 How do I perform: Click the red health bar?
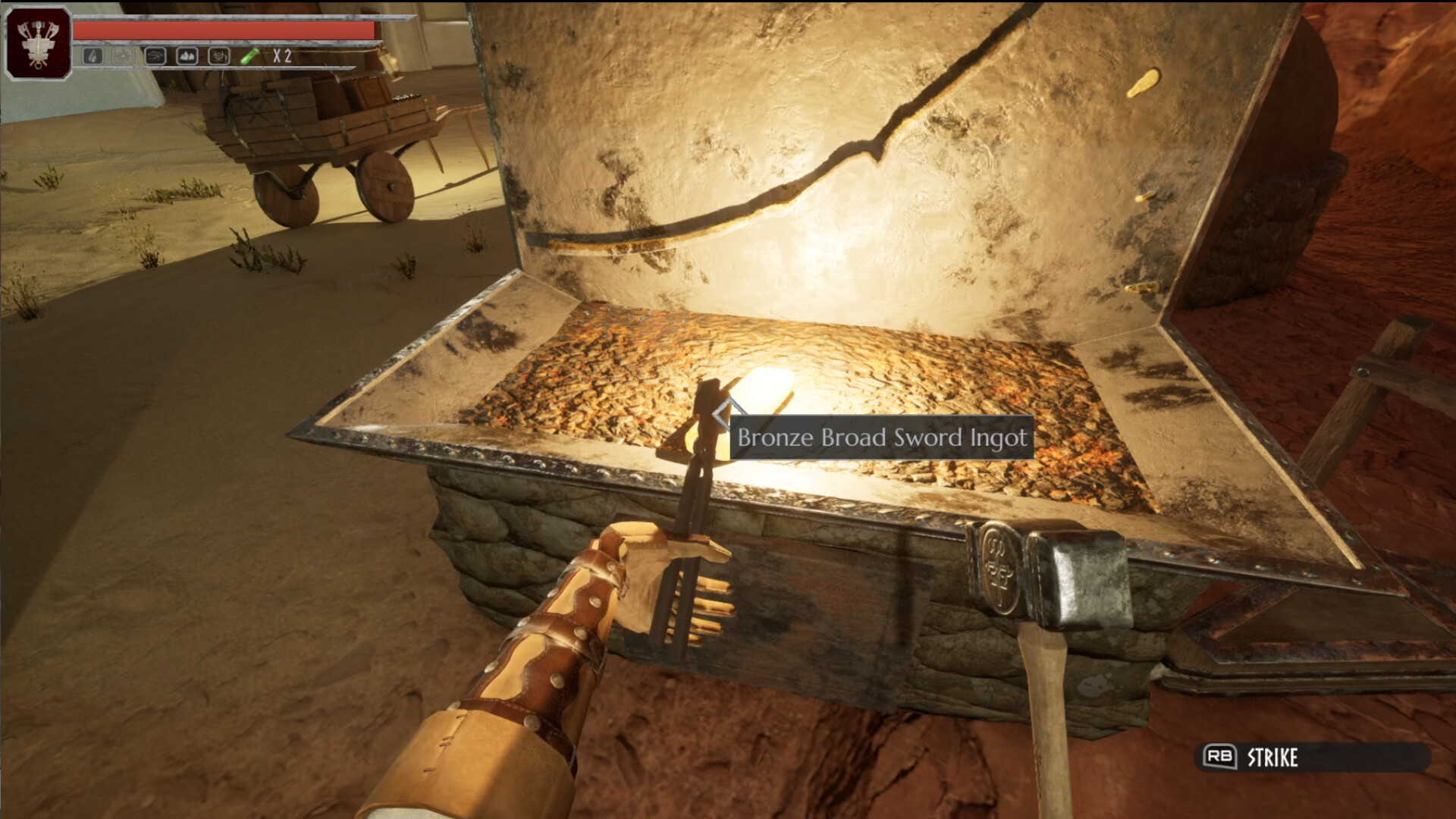point(227,28)
